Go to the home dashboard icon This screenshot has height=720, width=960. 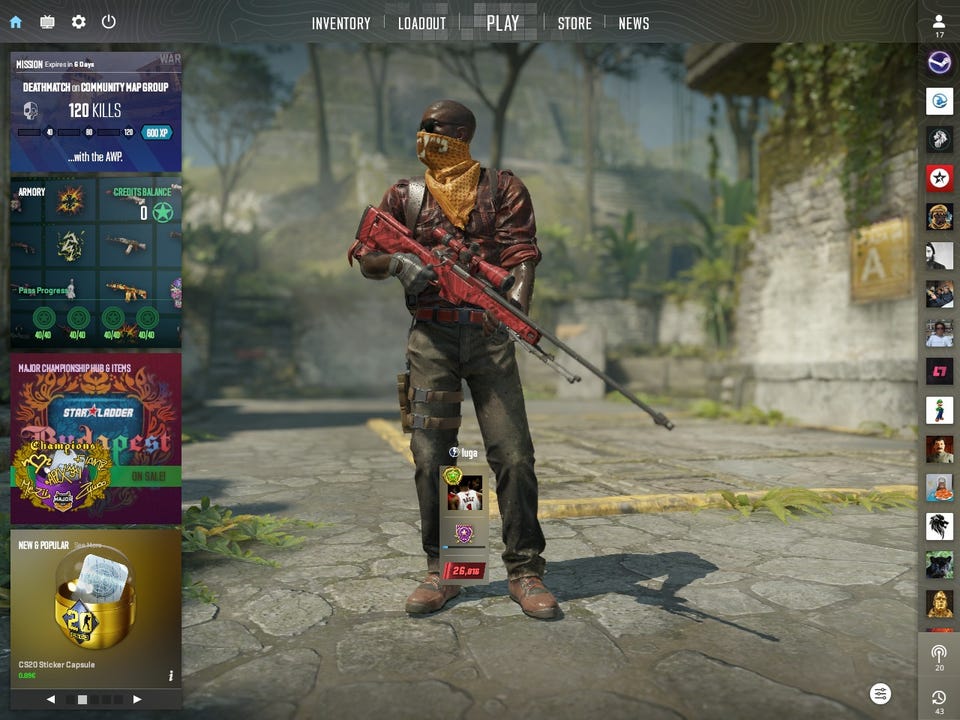pyautogui.click(x=15, y=22)
